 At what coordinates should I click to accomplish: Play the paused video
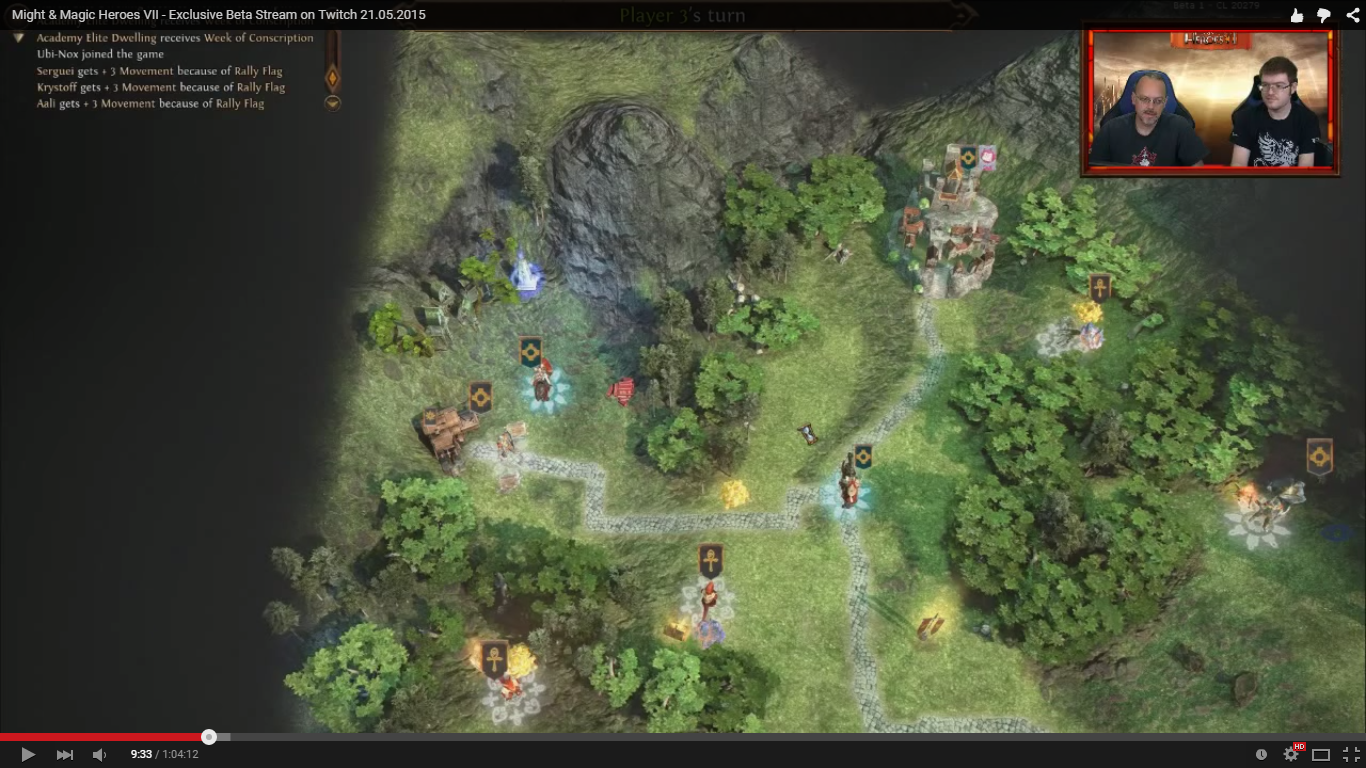coord(28,754)
